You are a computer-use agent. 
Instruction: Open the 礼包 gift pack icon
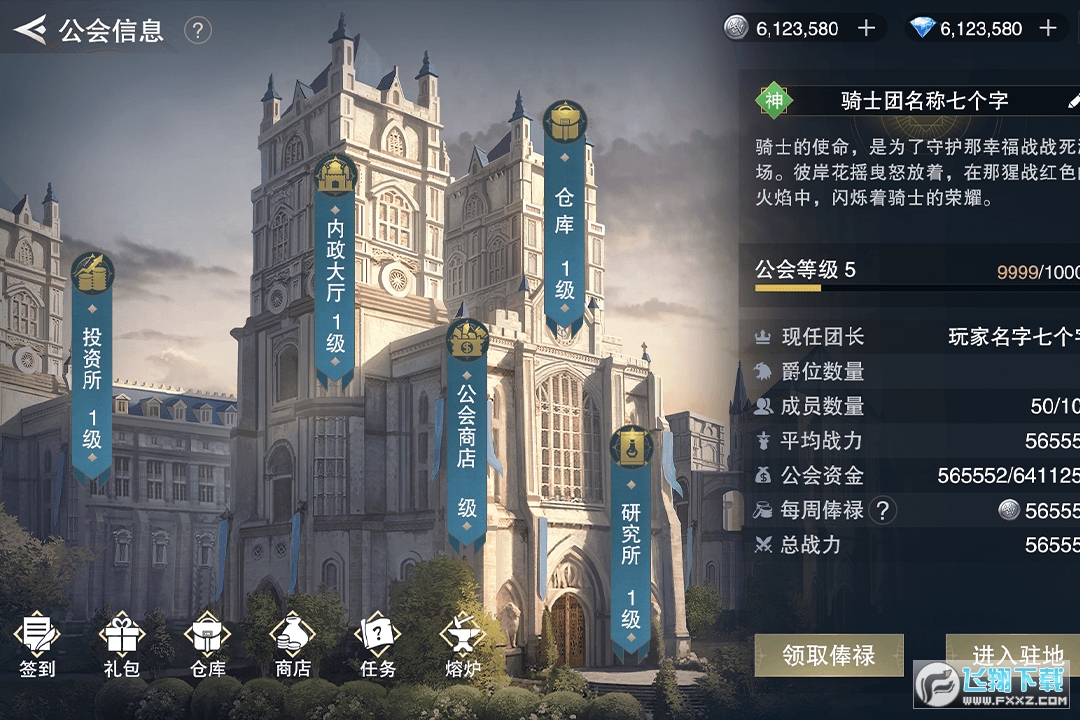pos(122,645)
